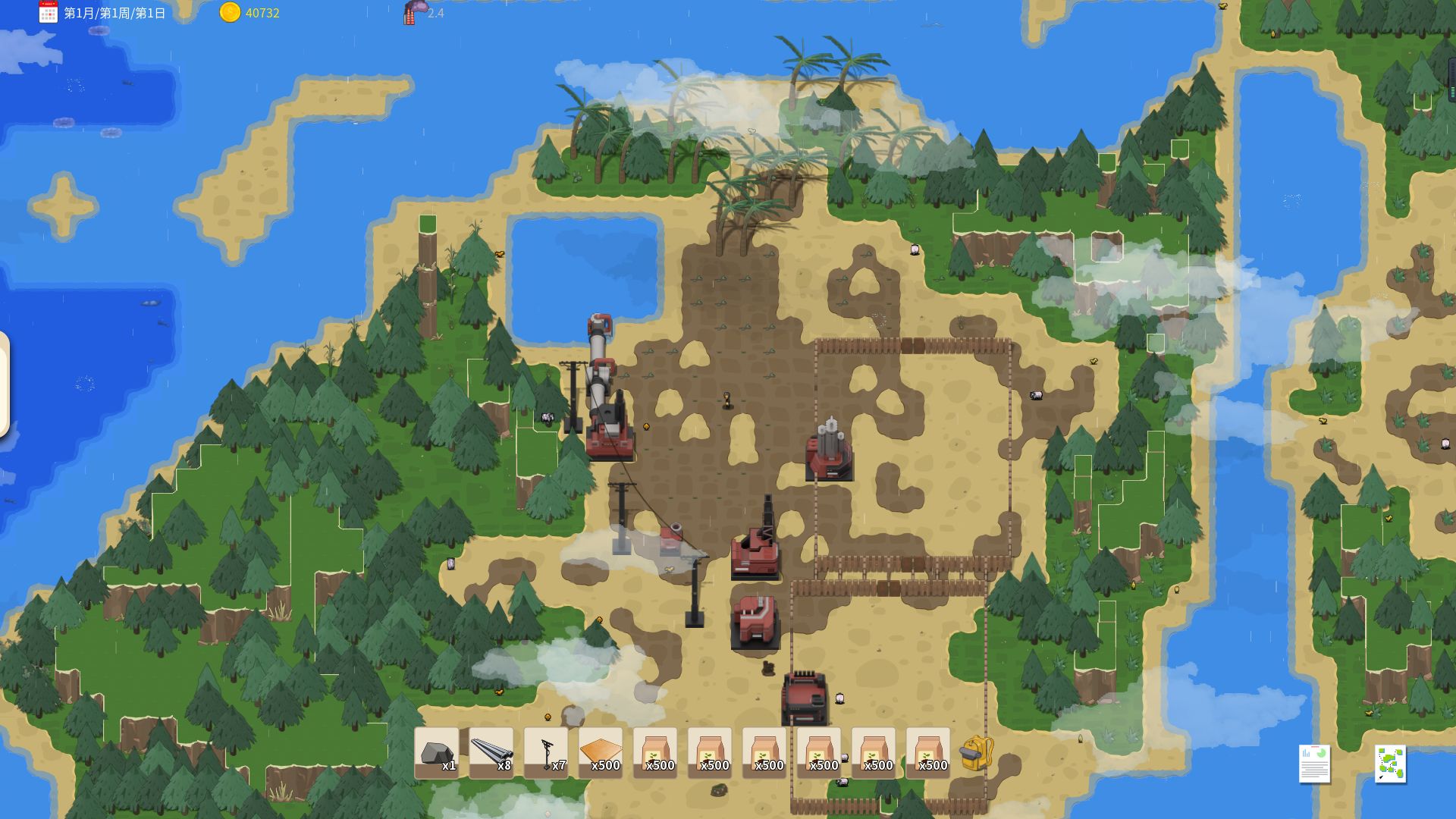Expand the left edge side panel
Viewport: 1456px width, 819px height.
pos(4,384)
